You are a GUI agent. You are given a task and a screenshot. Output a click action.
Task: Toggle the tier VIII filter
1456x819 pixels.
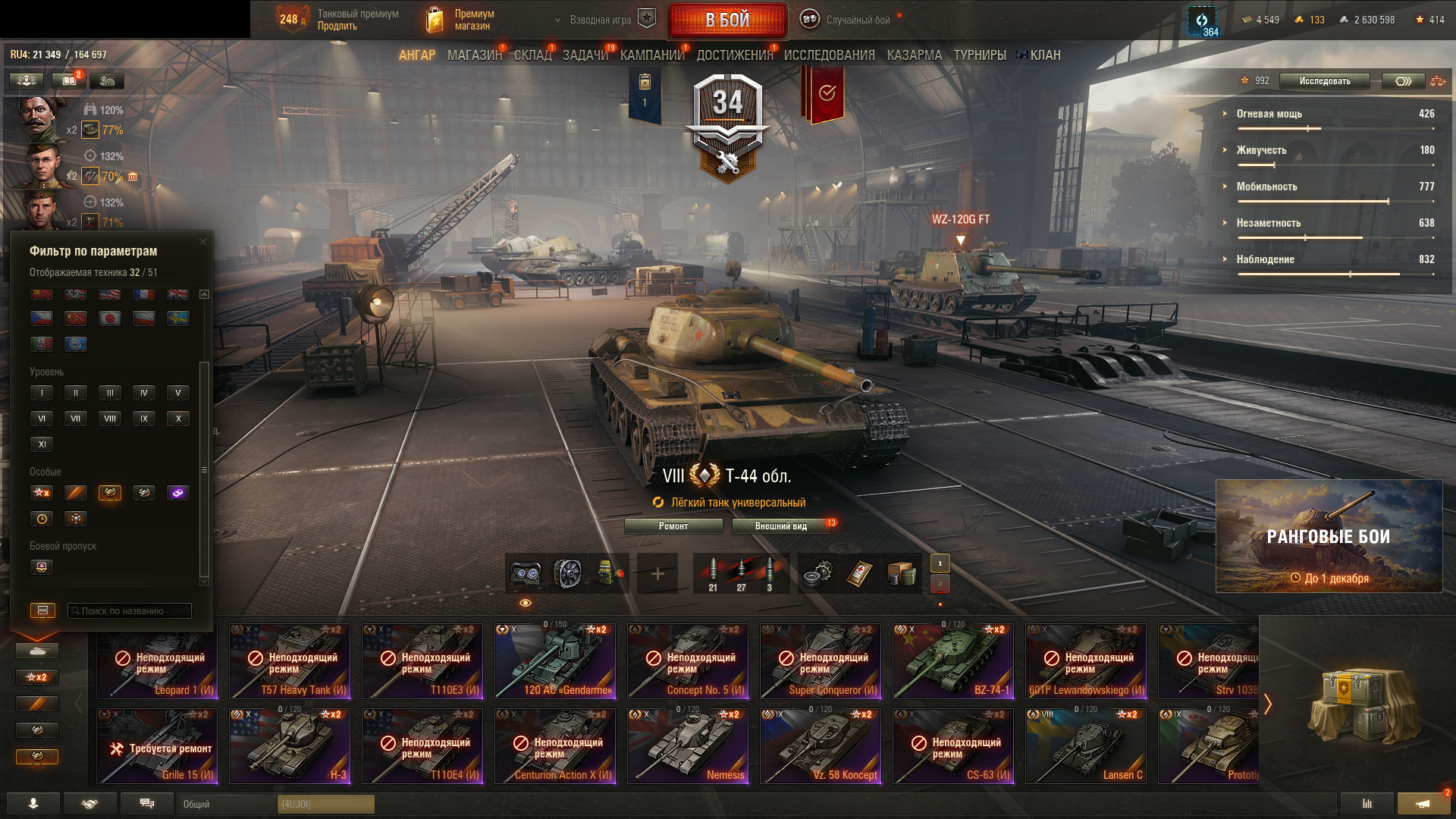110,419
